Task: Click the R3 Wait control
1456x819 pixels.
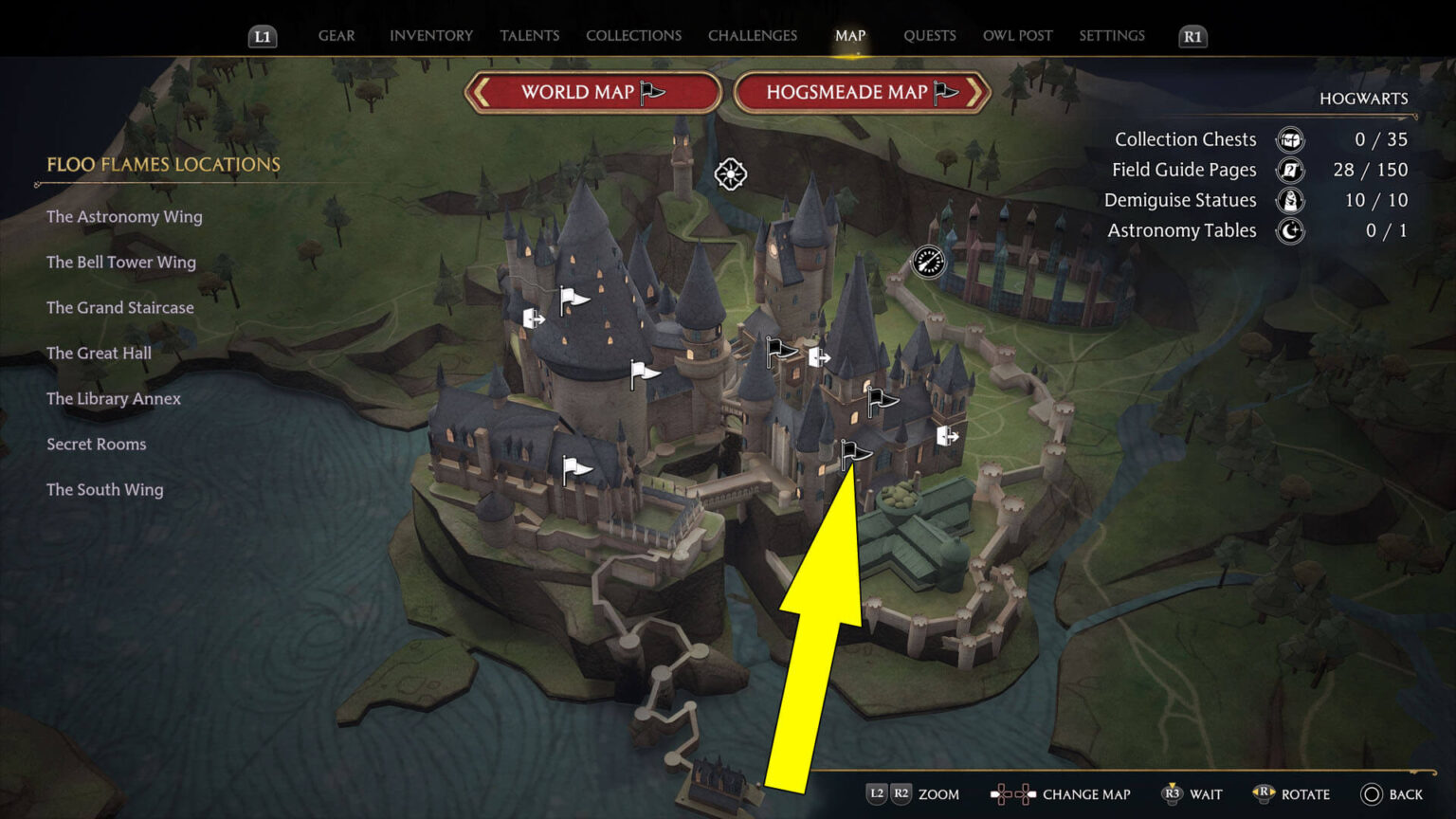Action: click(x=1173, y=794)
